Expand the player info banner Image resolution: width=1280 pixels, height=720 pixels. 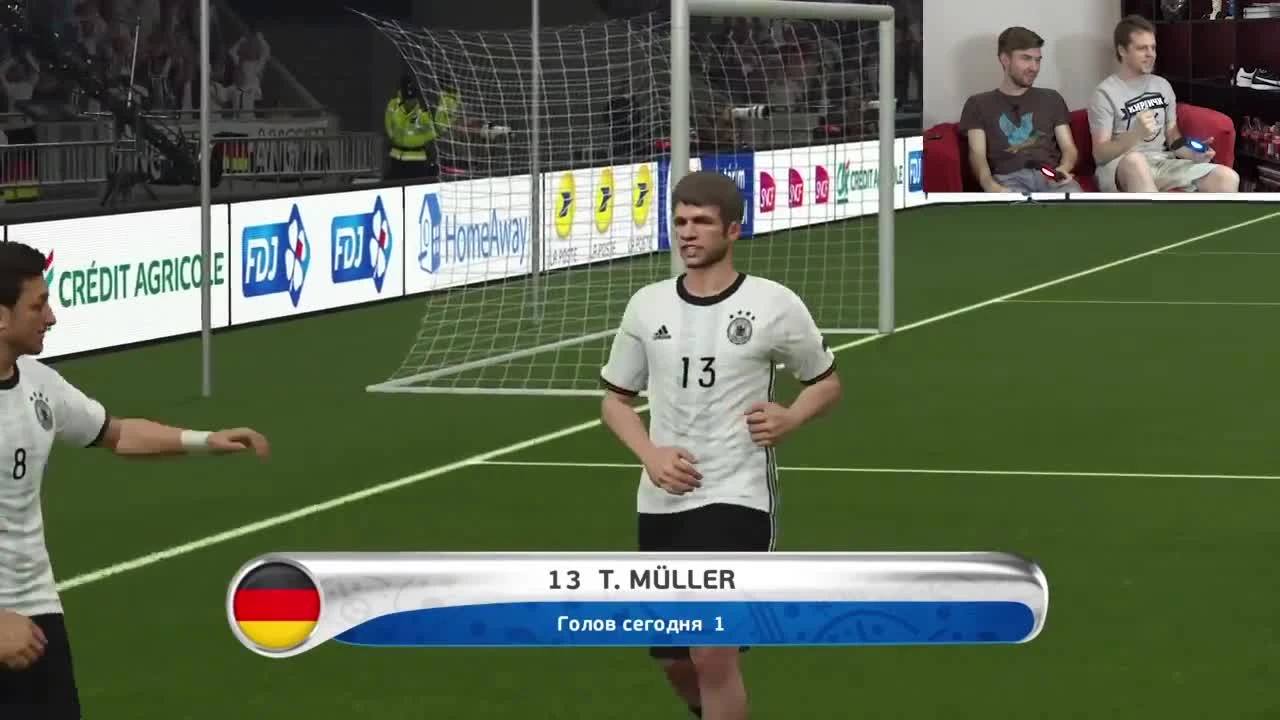pyautogui.click(x=640, y=600)
